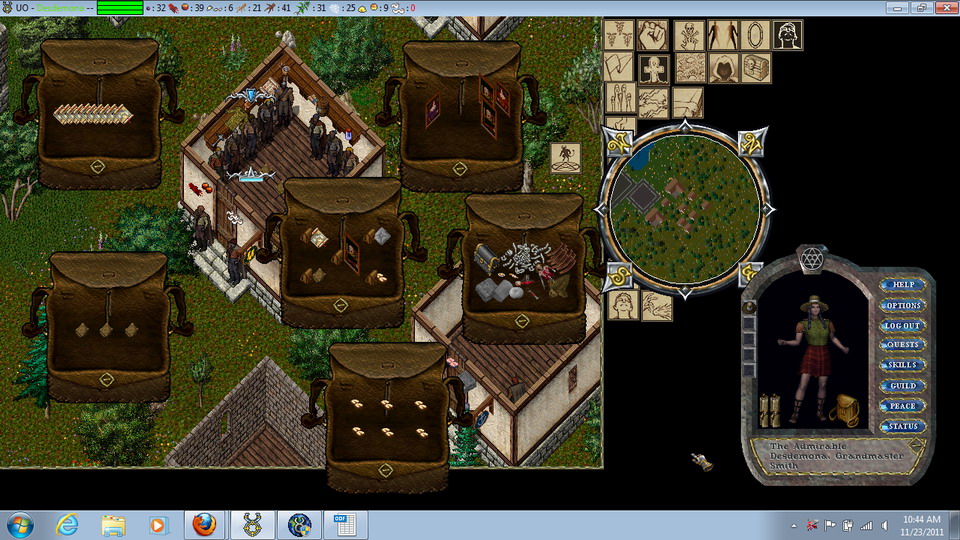This screenshot has width=960, height=540.
Task: Open the character Status window
Action: [903, 426]
